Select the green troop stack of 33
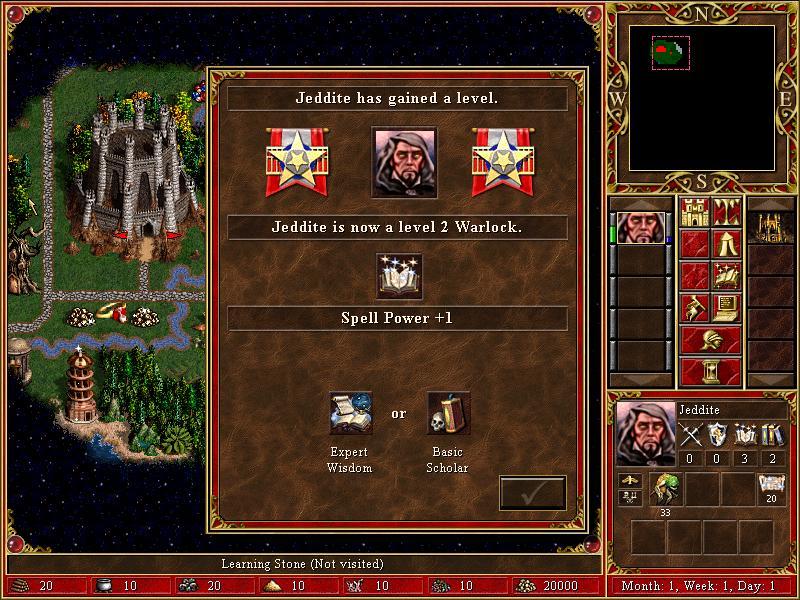The image size is (800, 600). (x=664, y=490)
